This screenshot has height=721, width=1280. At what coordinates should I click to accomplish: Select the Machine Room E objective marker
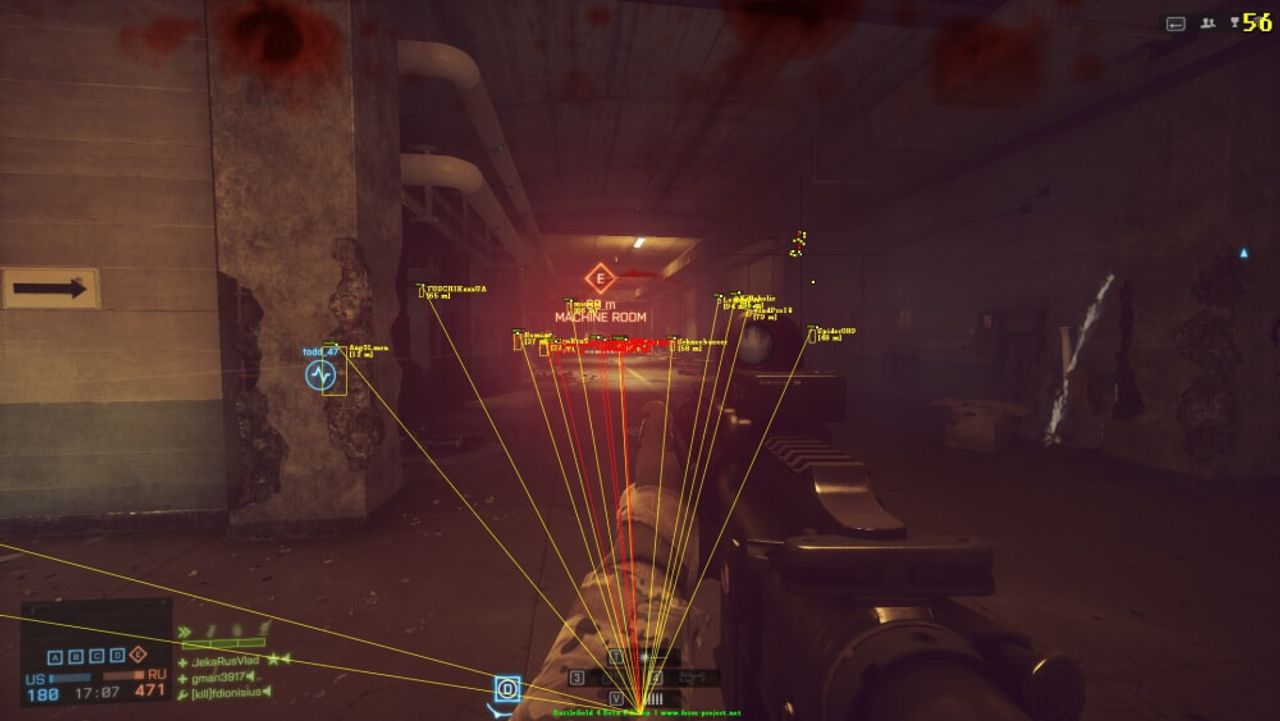[x=600, y=278]
